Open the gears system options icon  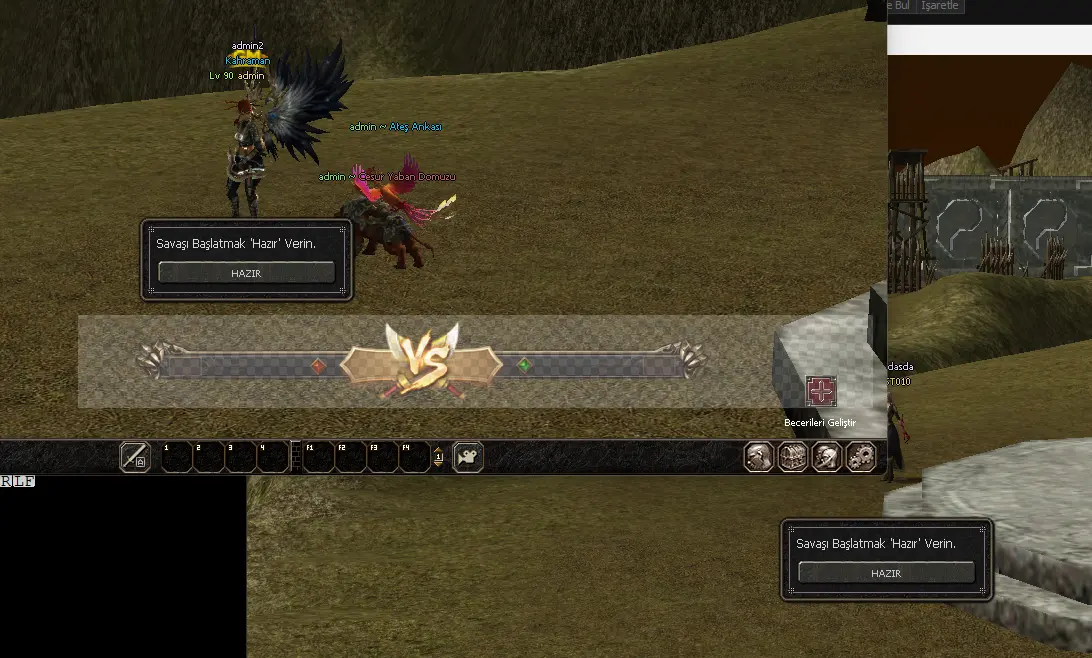[x=860, y=457]
